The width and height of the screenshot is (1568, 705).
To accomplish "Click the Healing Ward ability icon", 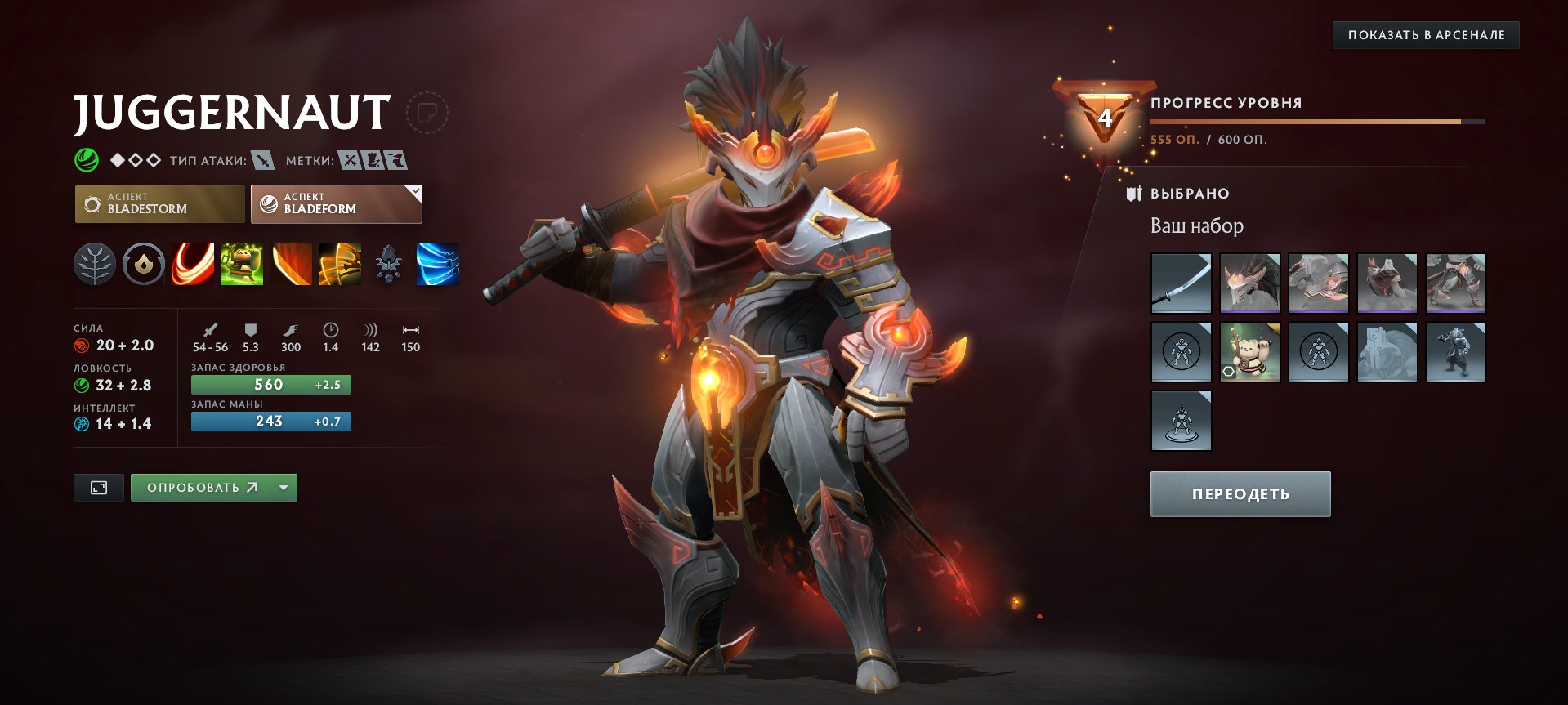I will pyautogui.click(x=241, y=263).
